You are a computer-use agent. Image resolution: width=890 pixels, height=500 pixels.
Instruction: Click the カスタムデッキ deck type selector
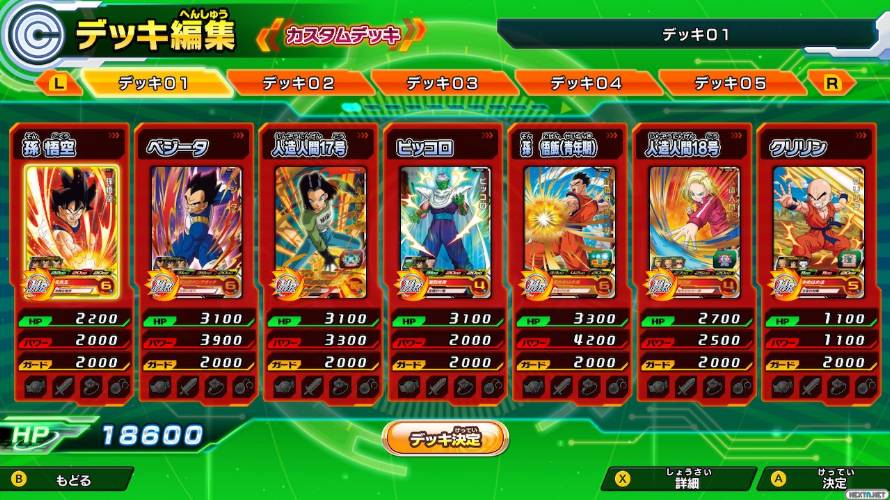coord(342,36)
